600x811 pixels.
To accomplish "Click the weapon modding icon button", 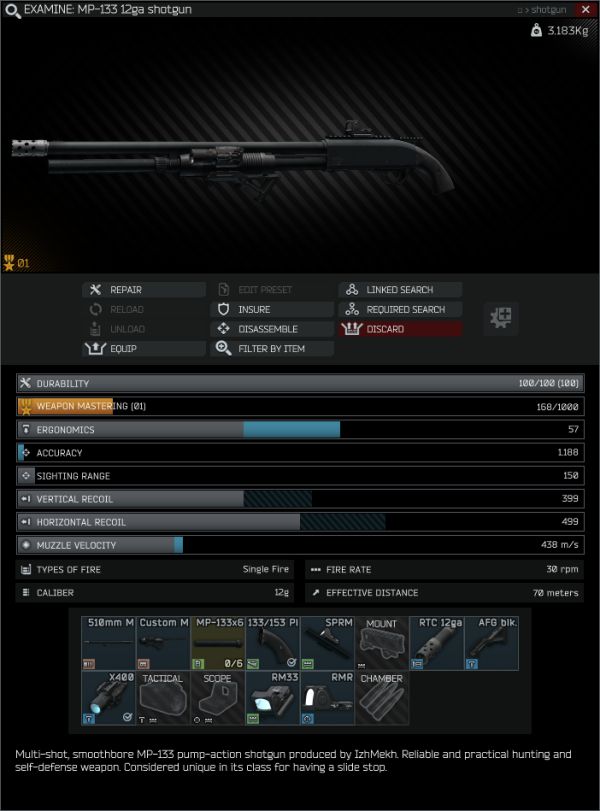I will pyautogui.click(x=500, y=318).
